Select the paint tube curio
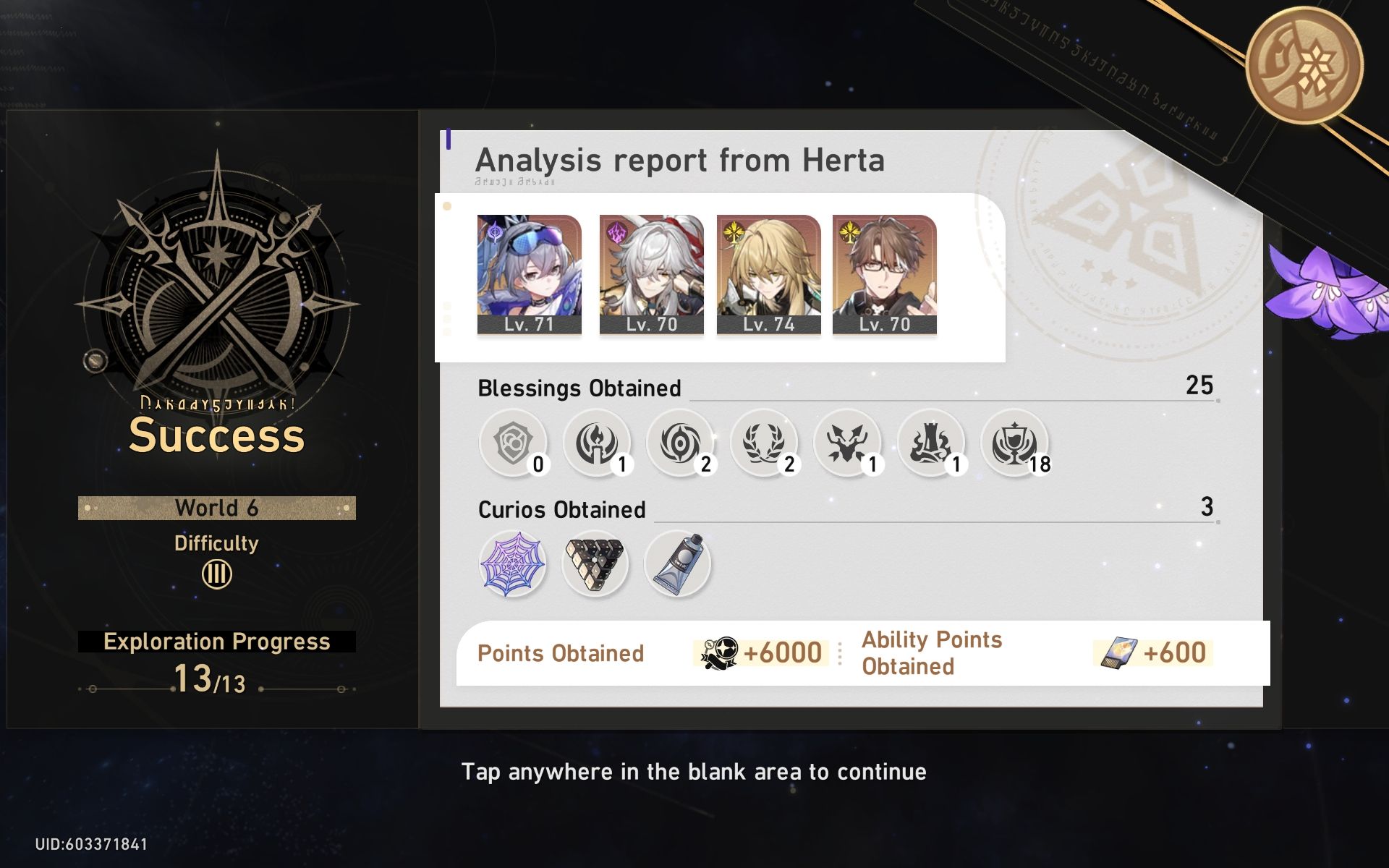This screenshot has width=1389, height=868. point(677,563)
